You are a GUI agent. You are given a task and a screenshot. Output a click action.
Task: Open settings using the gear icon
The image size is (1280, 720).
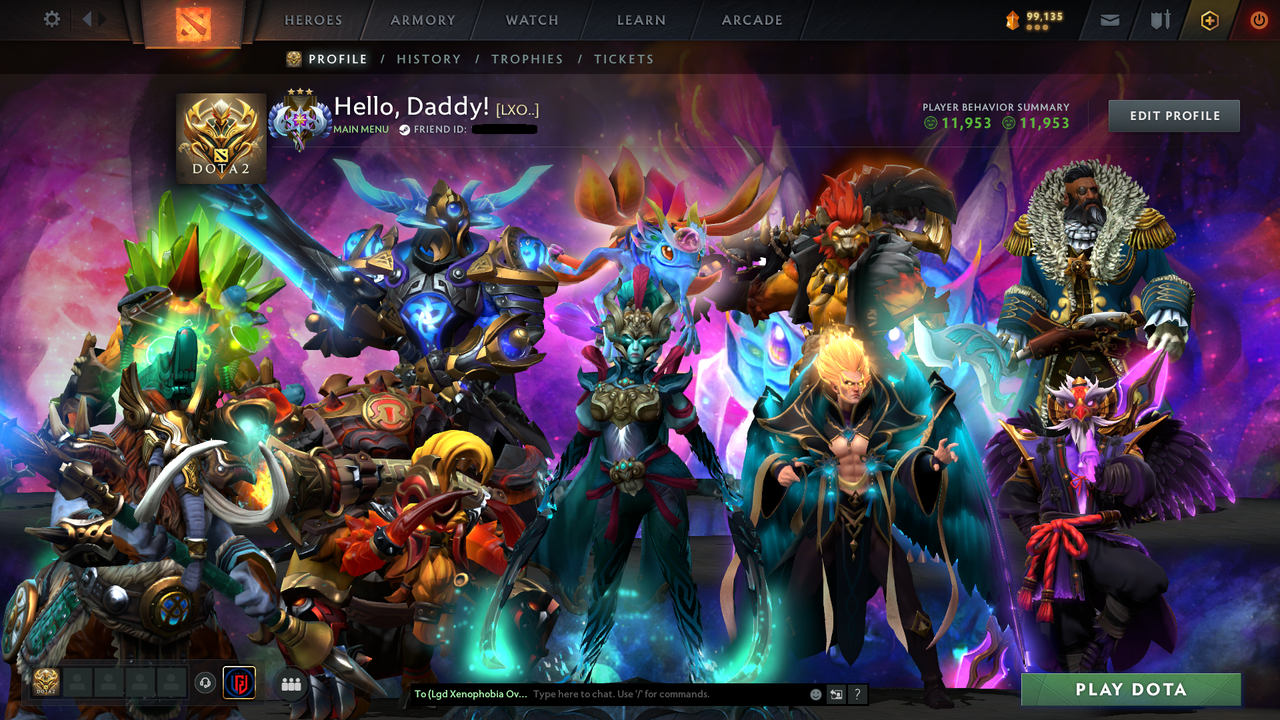click(52, 20)
